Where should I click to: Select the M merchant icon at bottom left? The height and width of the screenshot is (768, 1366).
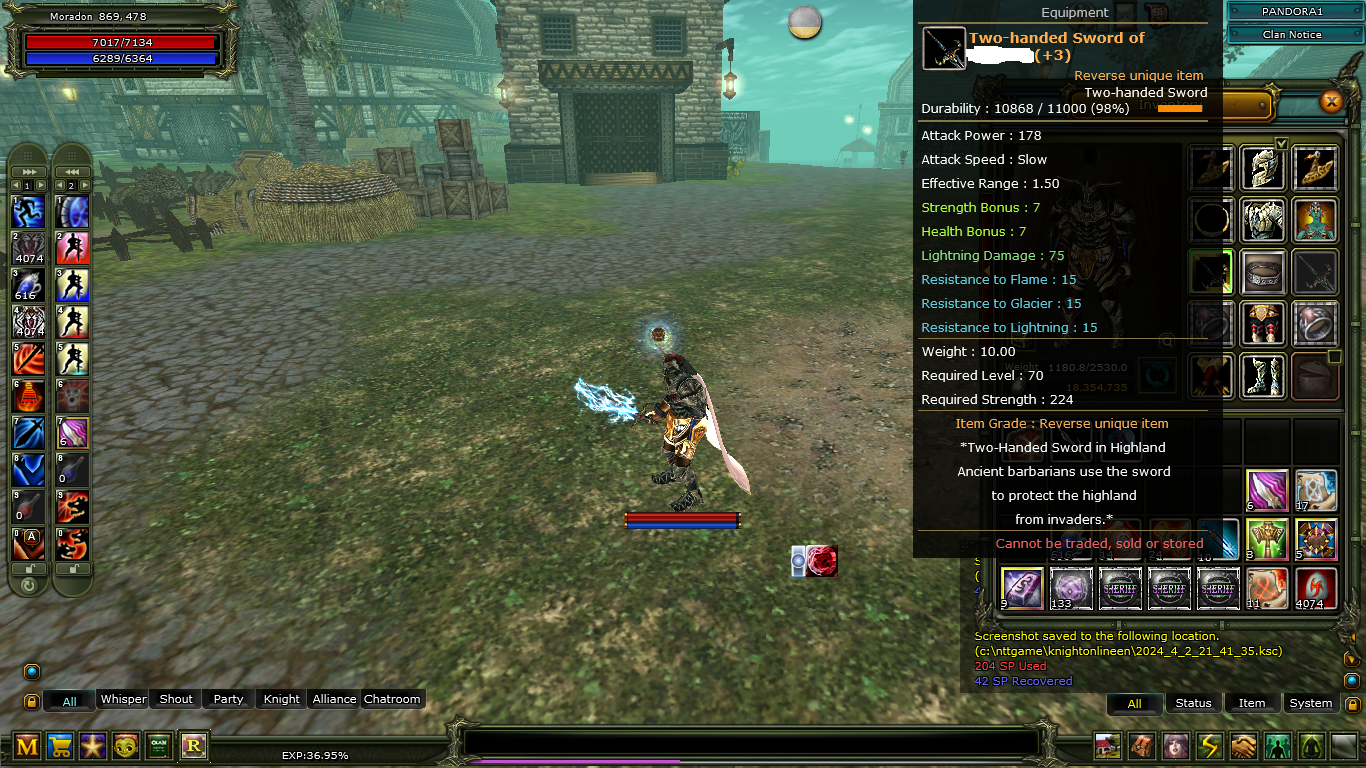26,747
